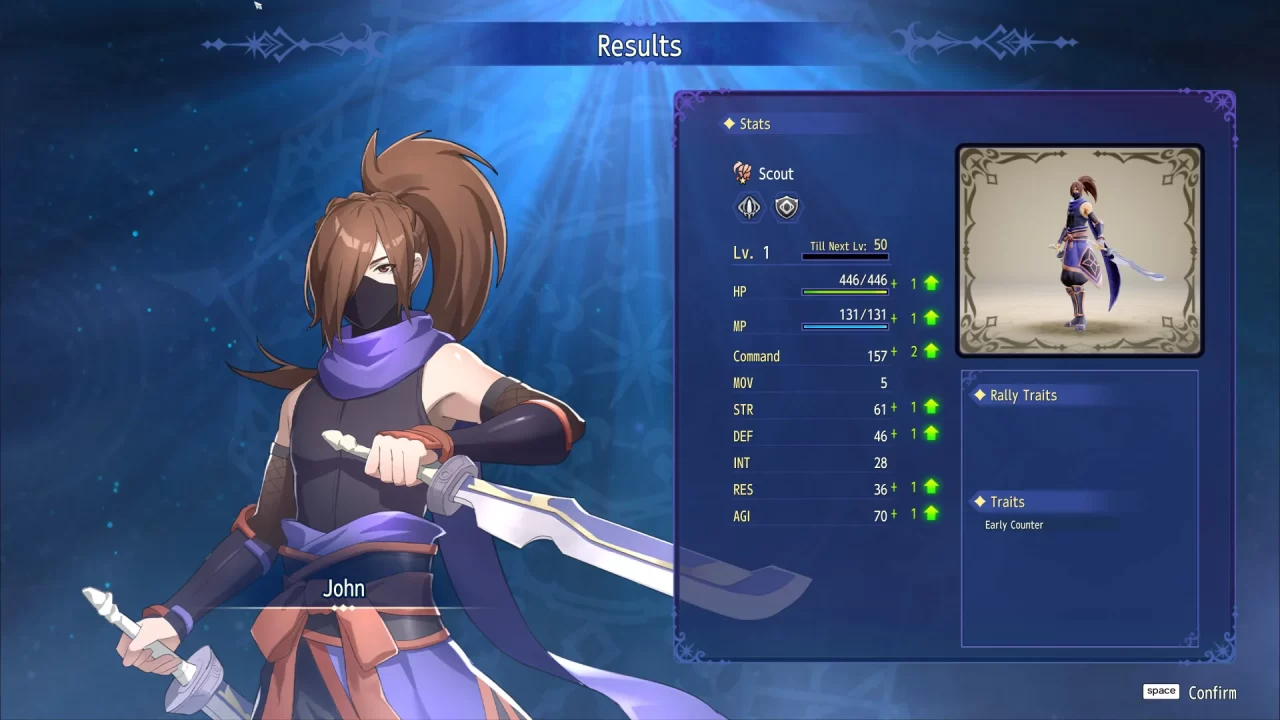Click the green up arrow beside STR stat
This screenshot has height=720, width=1280.
tap(929, 406)
